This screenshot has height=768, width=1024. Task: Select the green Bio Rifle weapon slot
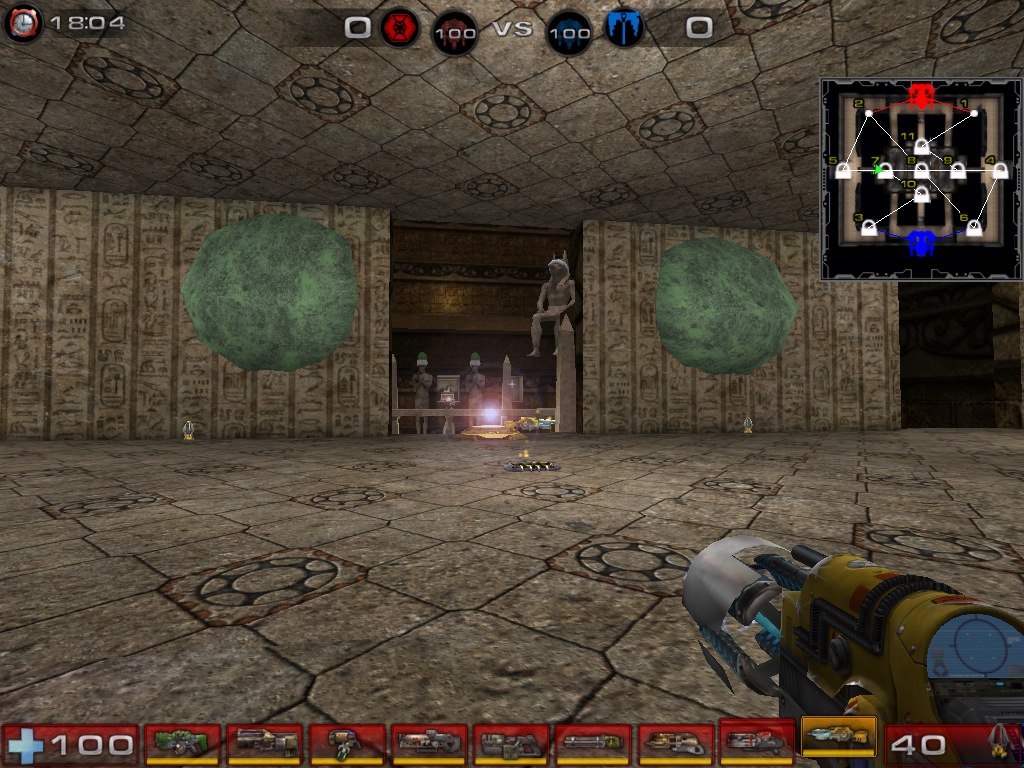pos(182,743)
